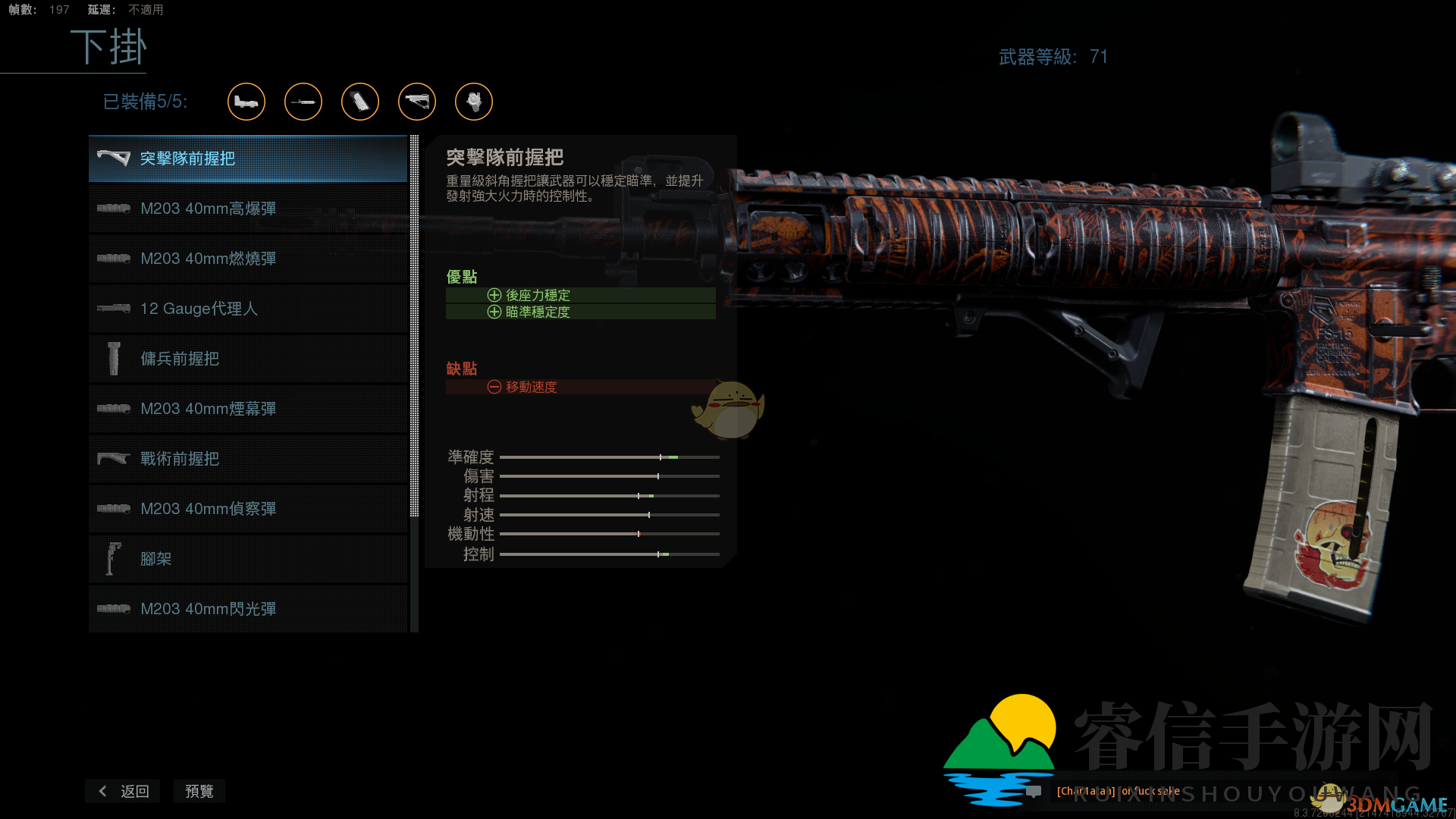Select M203 40mm煙幕彈 launcher
Screen dimensions: 1456x819
248,409
